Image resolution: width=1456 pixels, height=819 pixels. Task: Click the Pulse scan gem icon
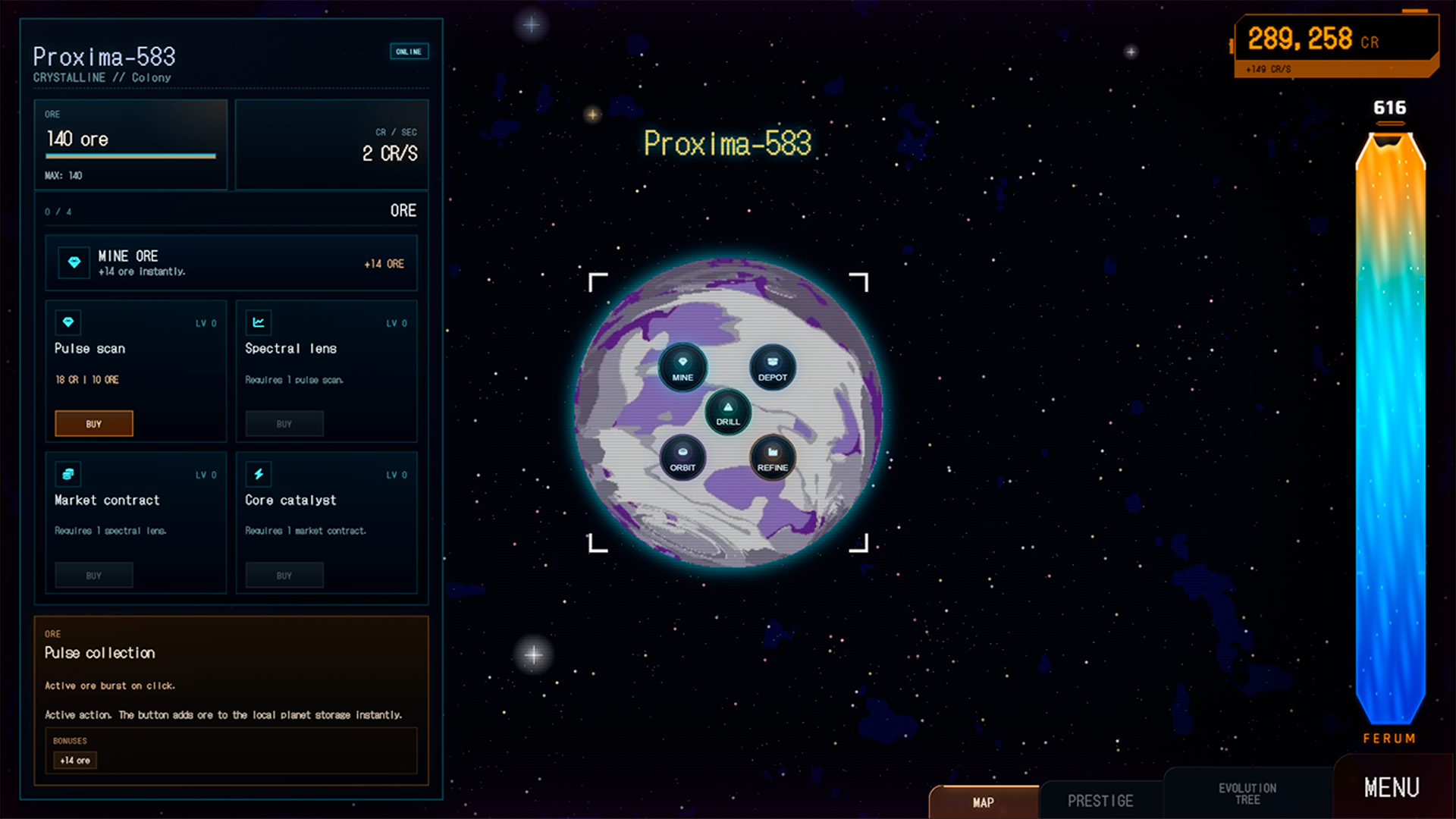67,322
